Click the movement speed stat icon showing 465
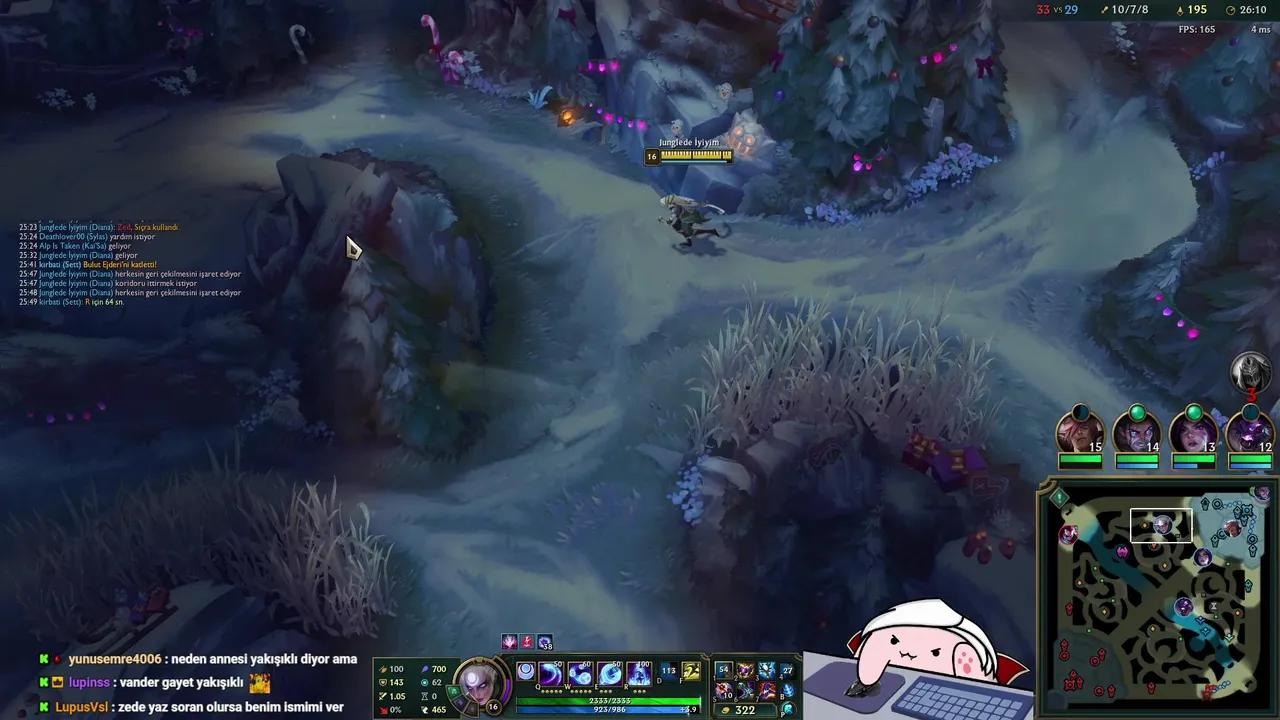 [427, 708]
